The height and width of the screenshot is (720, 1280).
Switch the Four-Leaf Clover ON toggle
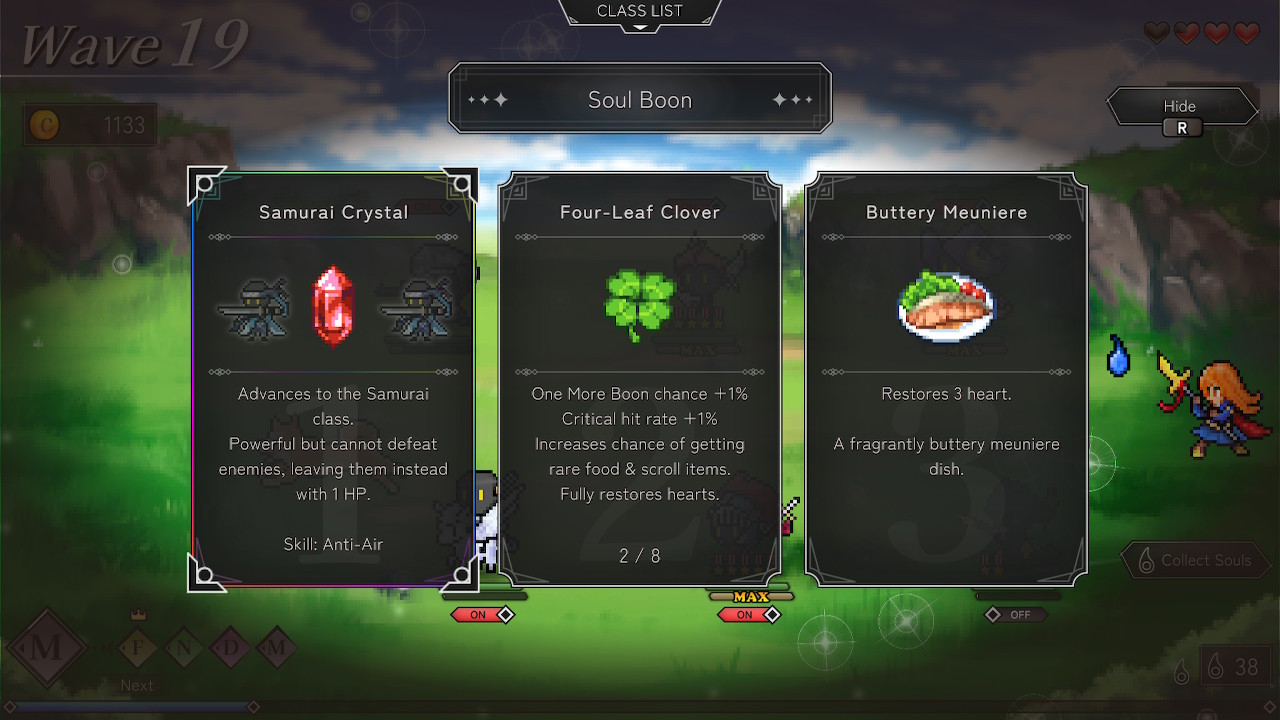[748, 615]
